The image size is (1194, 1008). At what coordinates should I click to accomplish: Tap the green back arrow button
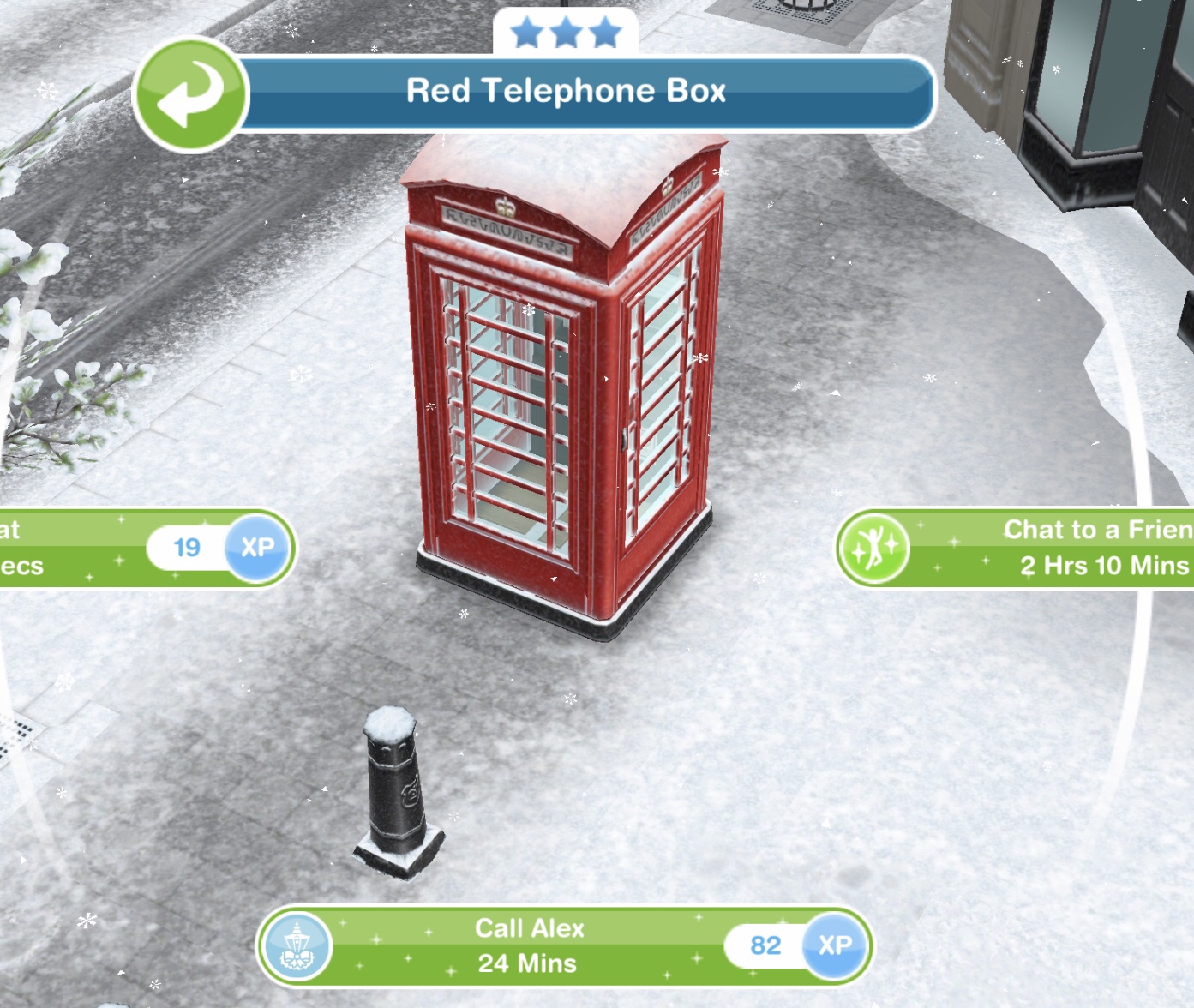tap(189, 94)
